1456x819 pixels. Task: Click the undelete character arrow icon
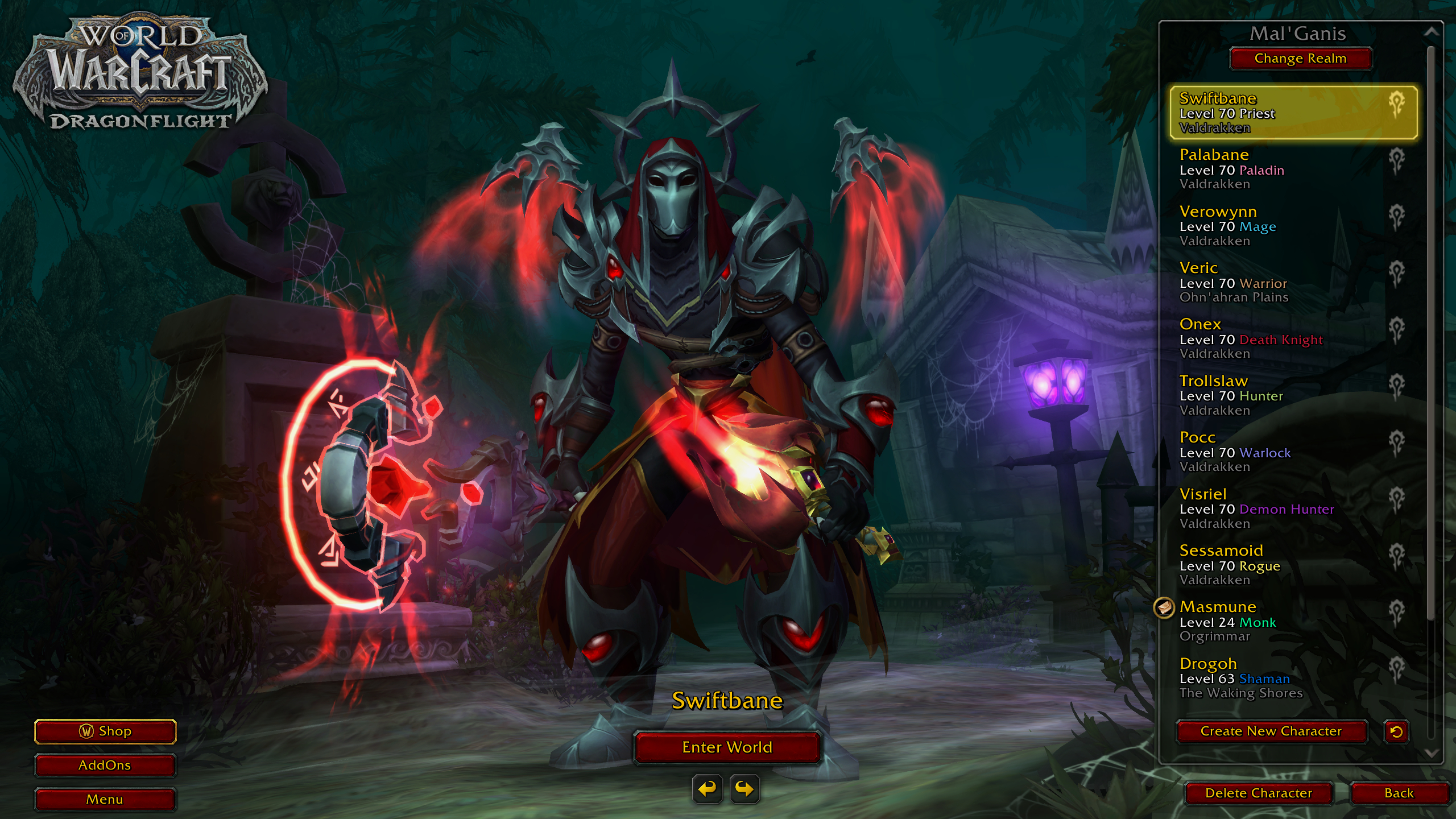pos(1396,731)
